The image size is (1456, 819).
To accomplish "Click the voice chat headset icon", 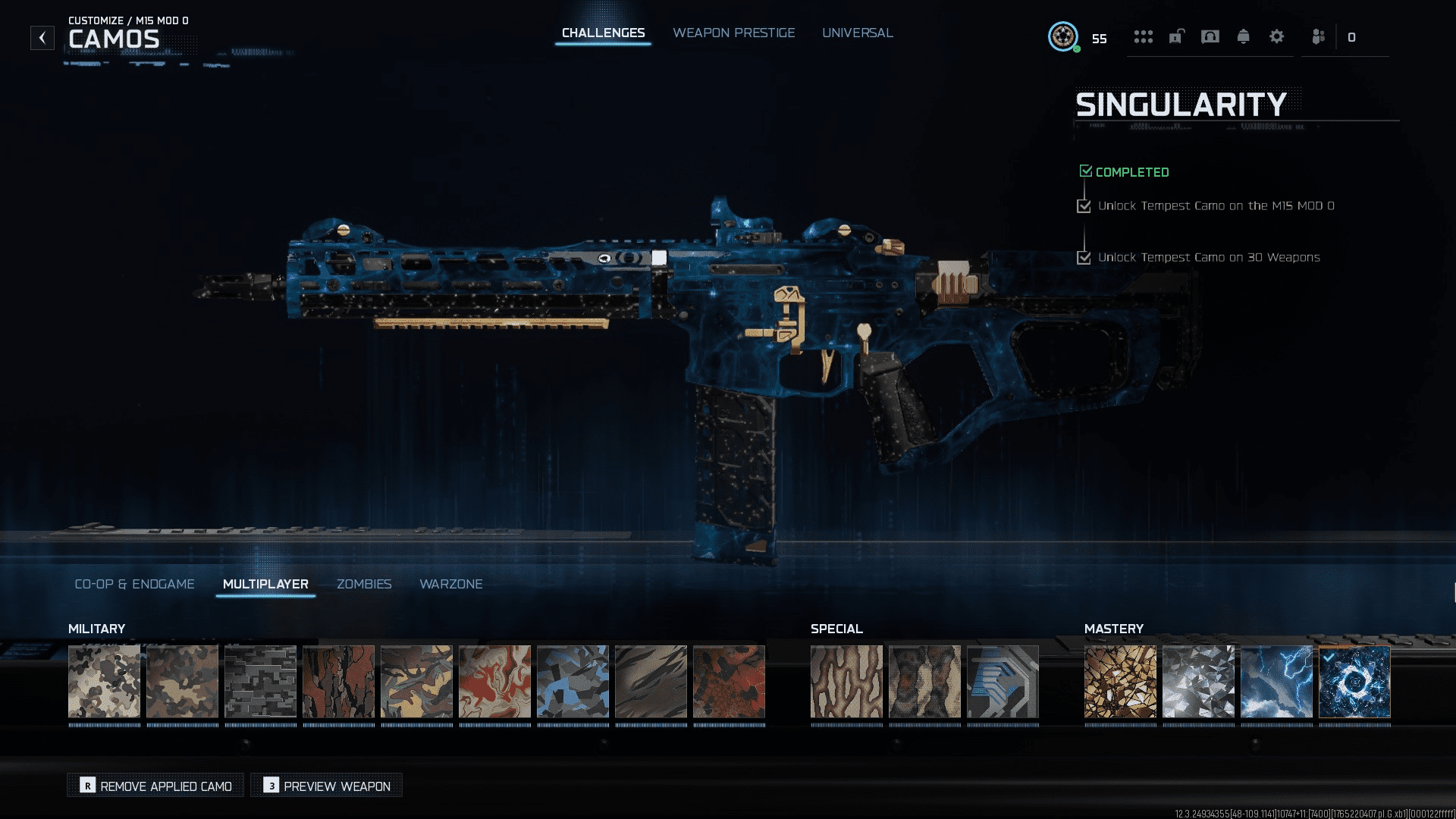I will (x=1210, y=36).
